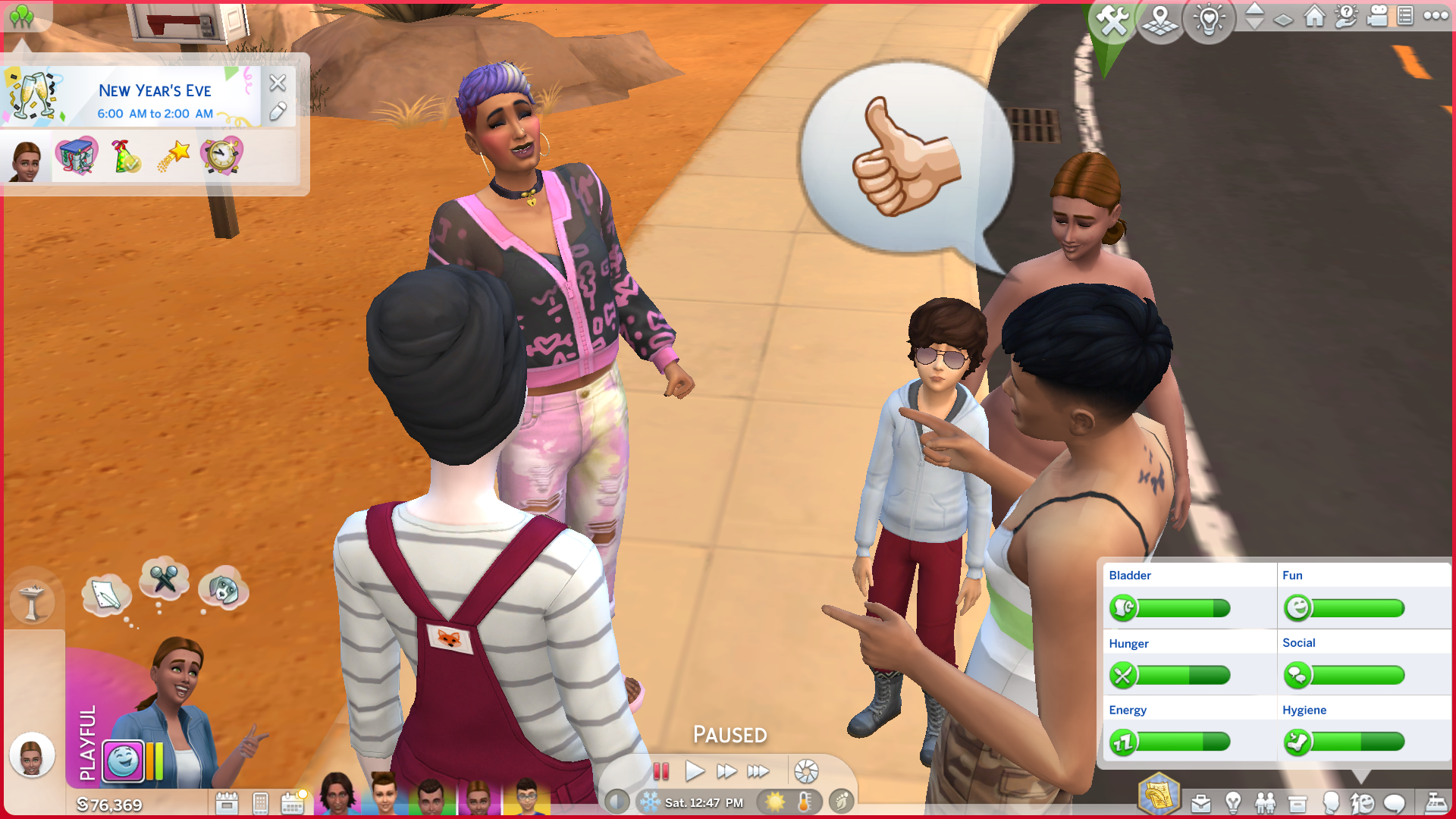Close the New Year's Eve holiday panel

click(x=278, y=82)
